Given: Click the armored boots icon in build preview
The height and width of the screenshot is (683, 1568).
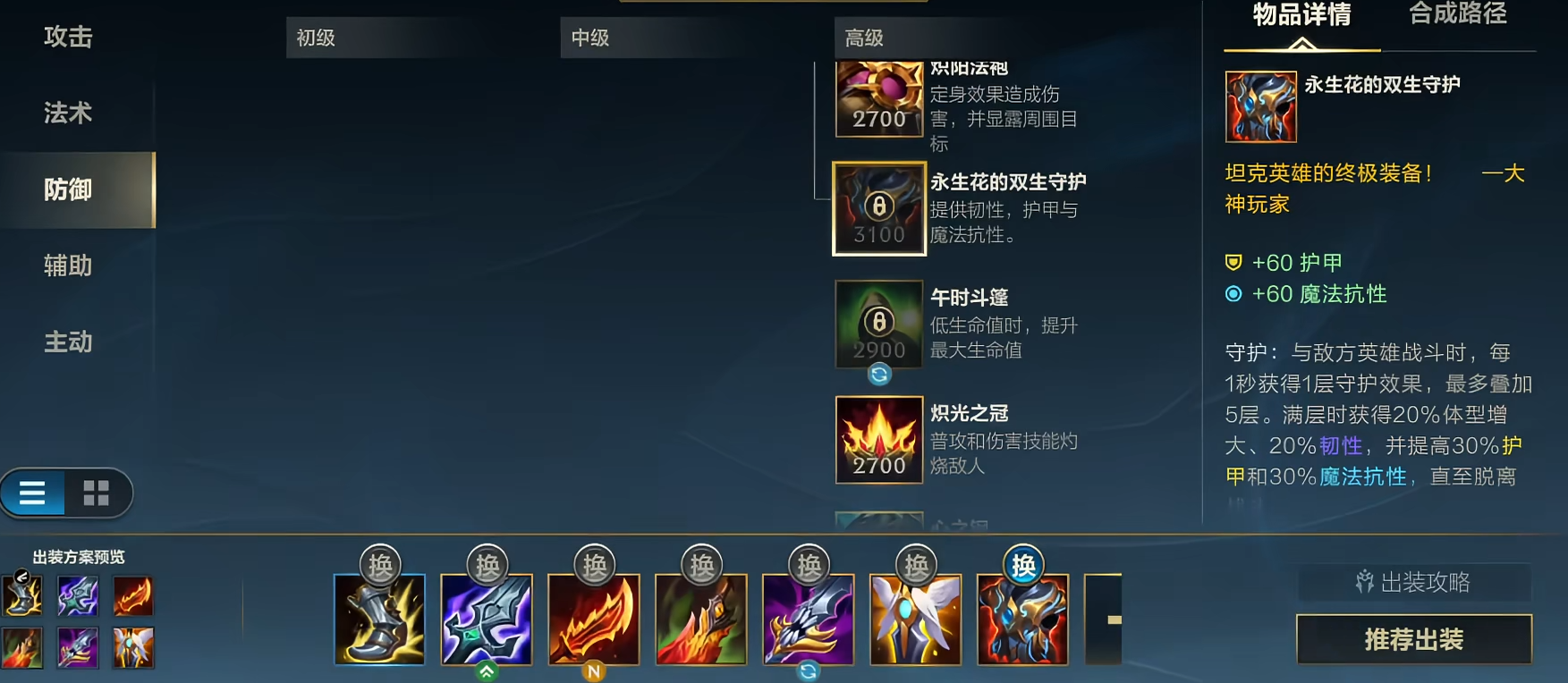Looking at the screenshot, I should tap(377, 620).
